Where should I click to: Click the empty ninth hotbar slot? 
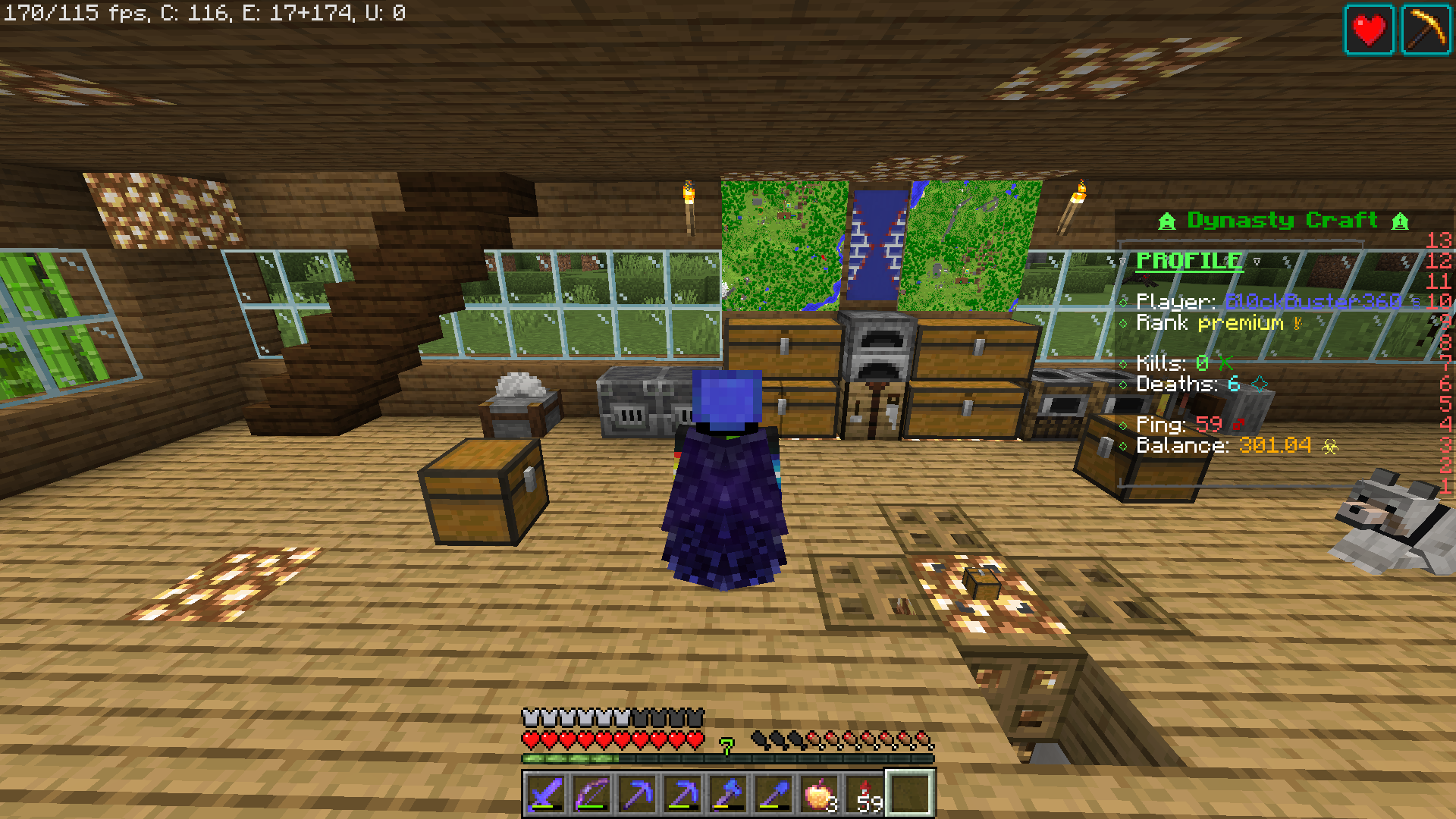tap(908, 791)
